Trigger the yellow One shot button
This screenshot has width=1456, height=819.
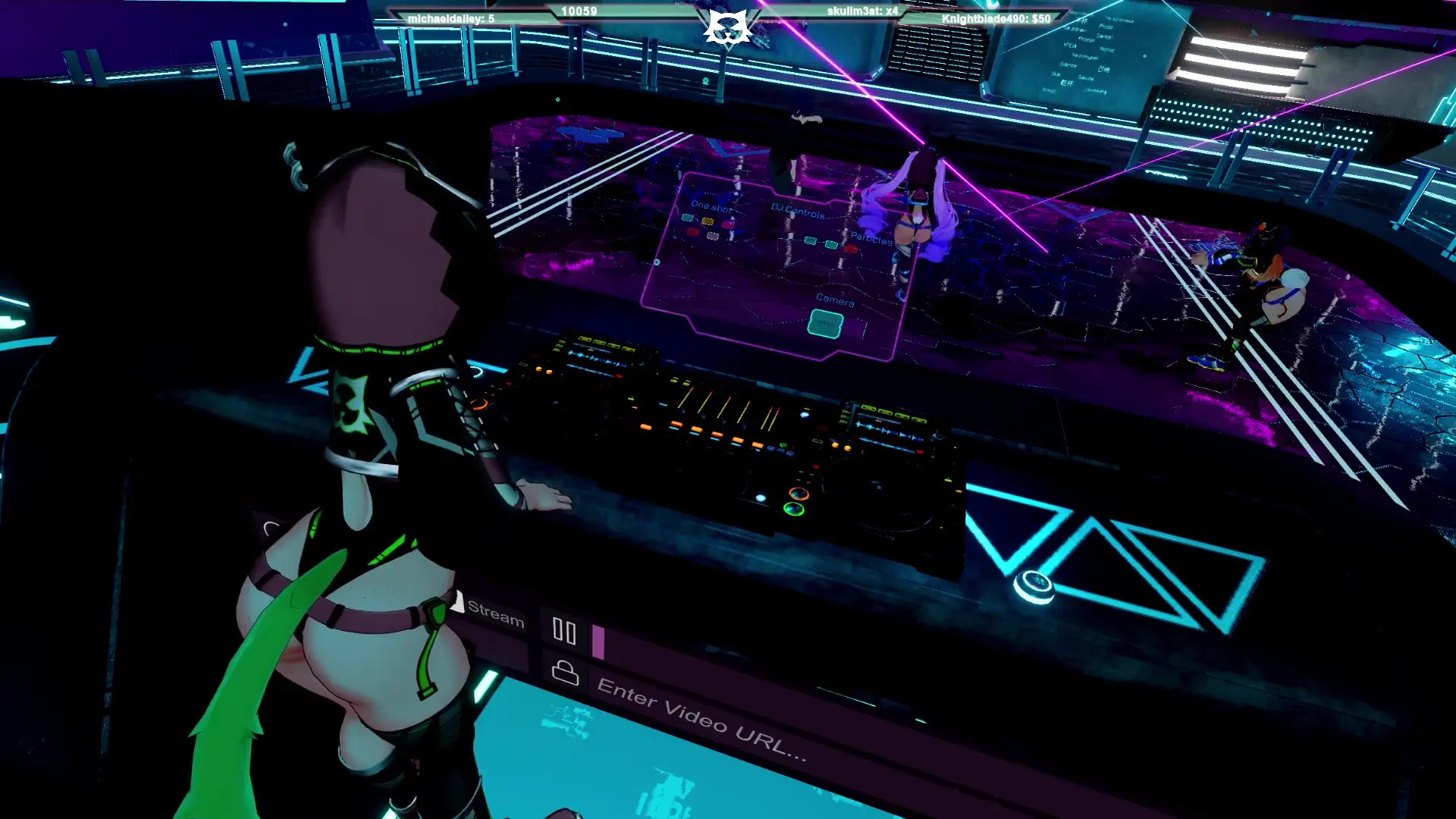pos(708,221)
